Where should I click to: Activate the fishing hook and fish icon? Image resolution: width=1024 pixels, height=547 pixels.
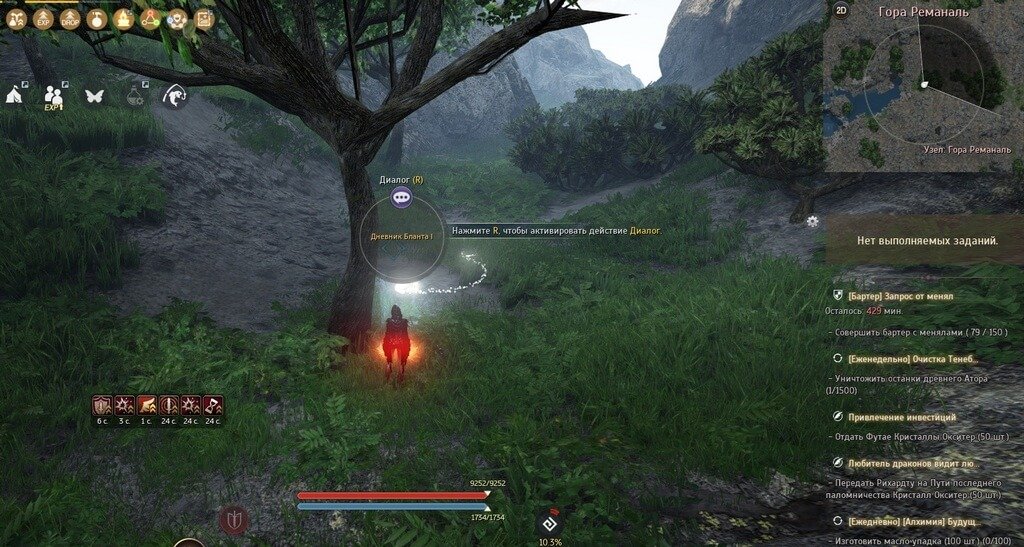174,95
